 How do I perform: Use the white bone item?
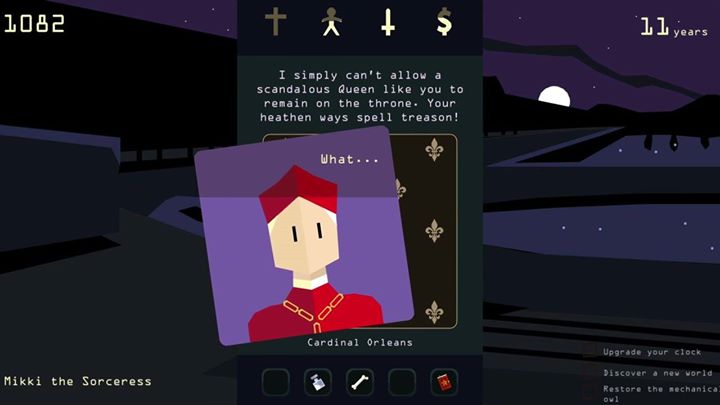[x=359, y=381]
